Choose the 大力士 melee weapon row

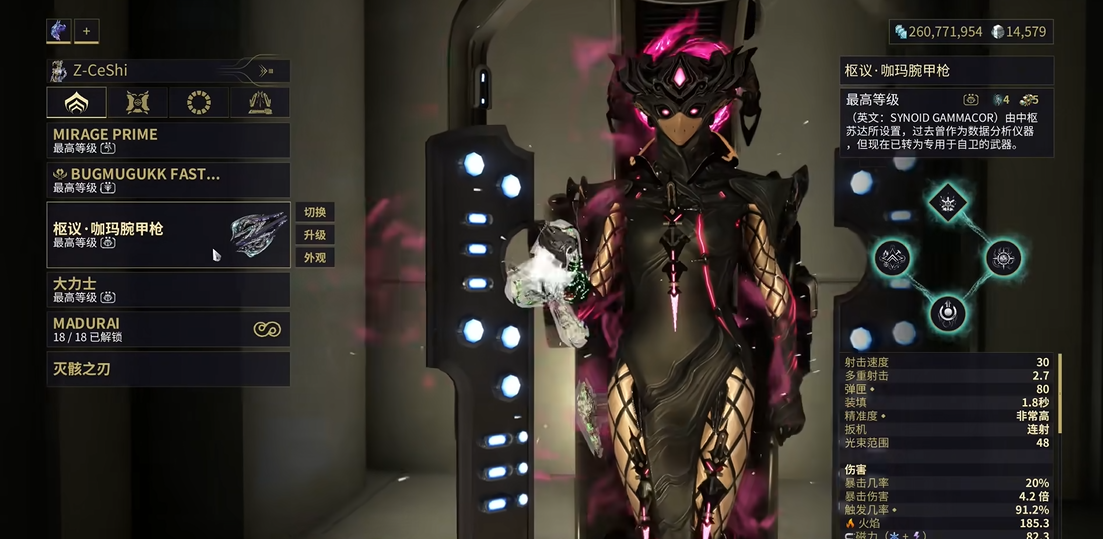click(x=168, y=290)
